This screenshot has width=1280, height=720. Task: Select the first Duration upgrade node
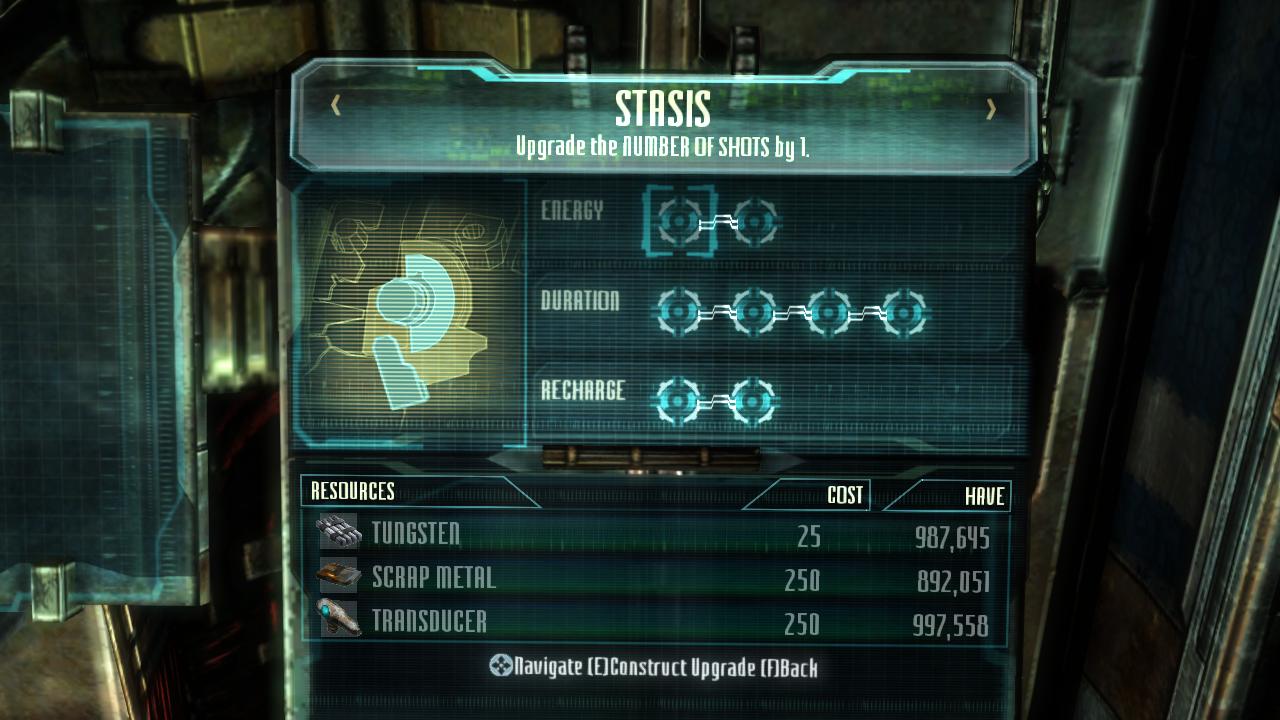pyautogui.click(x=680, y=313)
